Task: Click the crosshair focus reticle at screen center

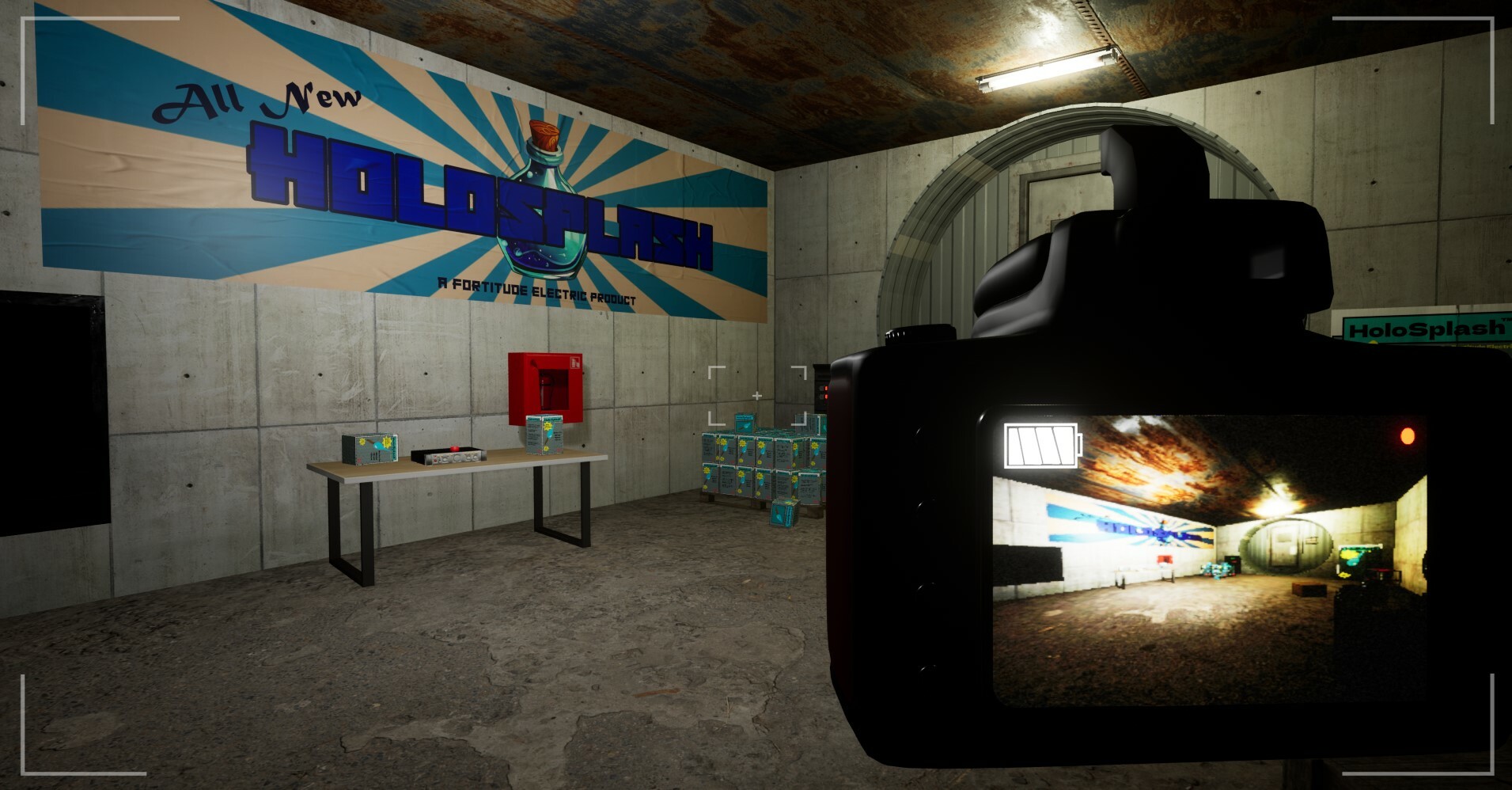Action: (x=757, y=393)
